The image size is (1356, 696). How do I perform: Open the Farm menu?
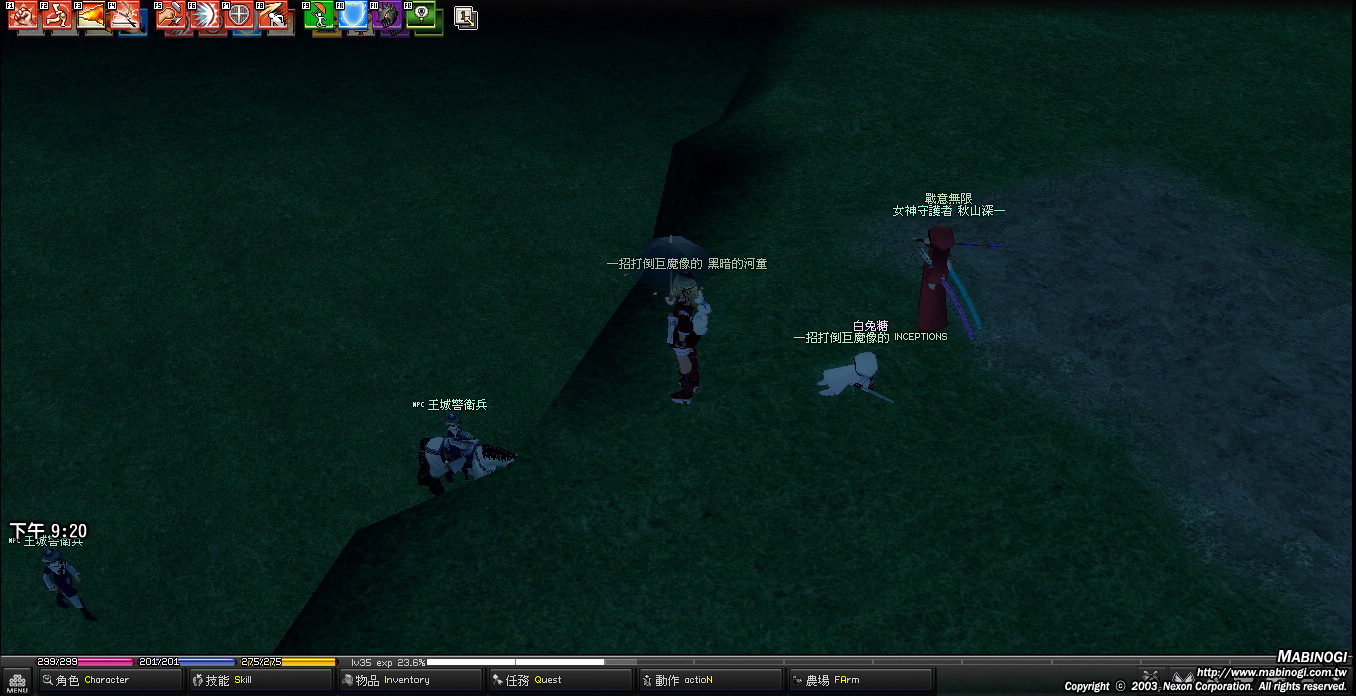[859, 680]
